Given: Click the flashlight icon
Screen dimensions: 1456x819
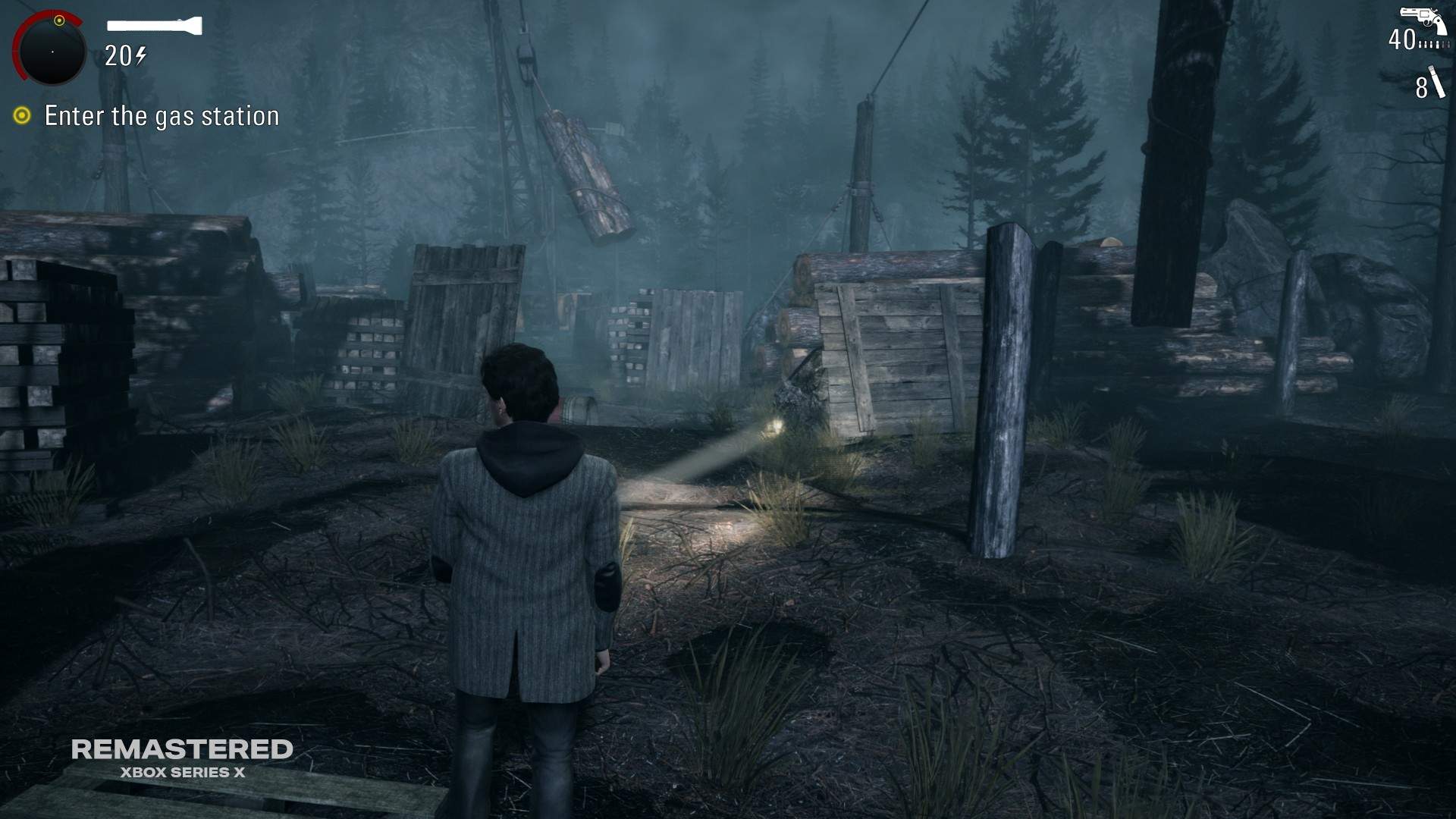Looking at the screenshot, I should (155, 26).
